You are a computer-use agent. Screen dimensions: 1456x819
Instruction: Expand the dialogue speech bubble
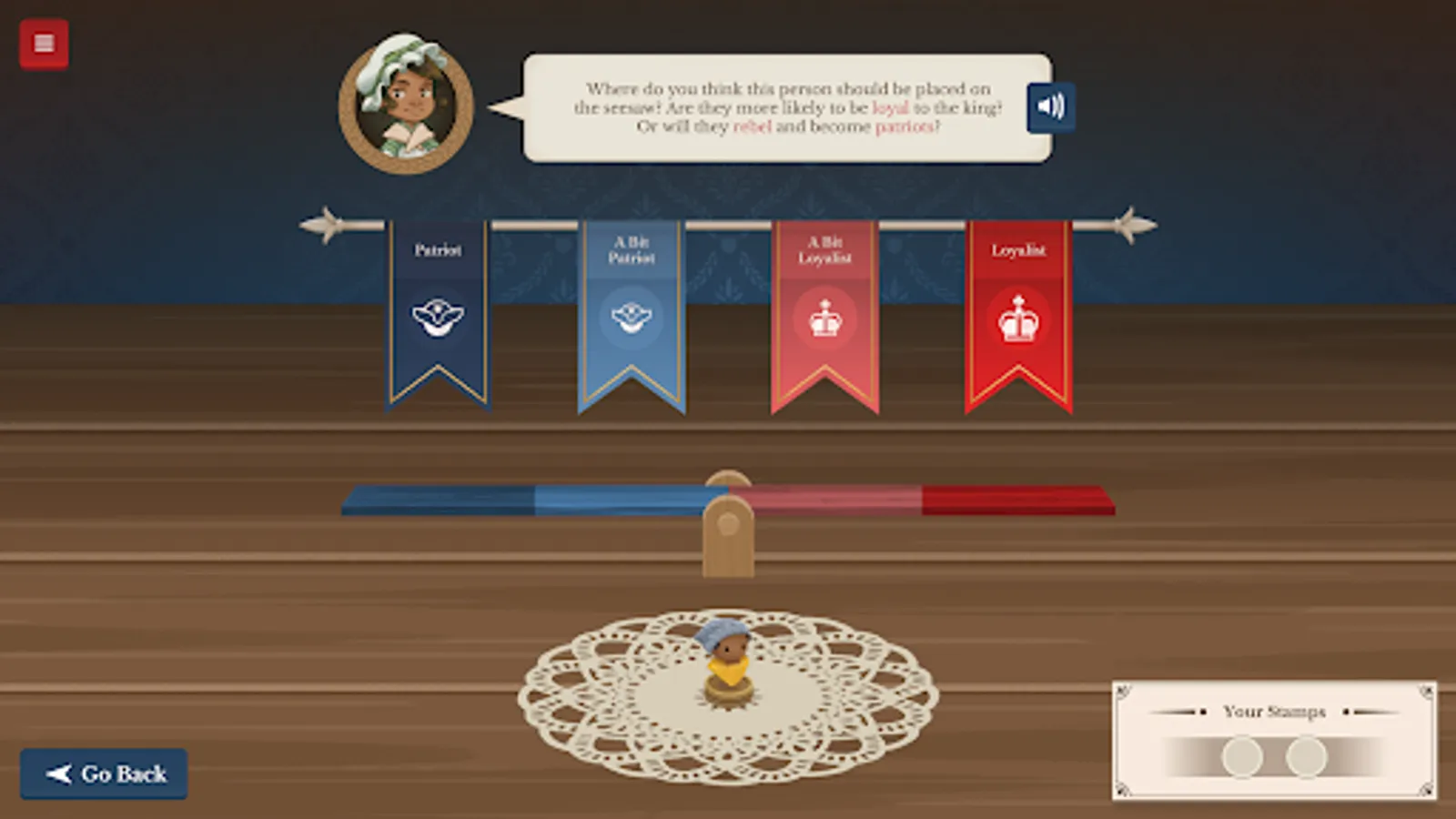[783, 109]
